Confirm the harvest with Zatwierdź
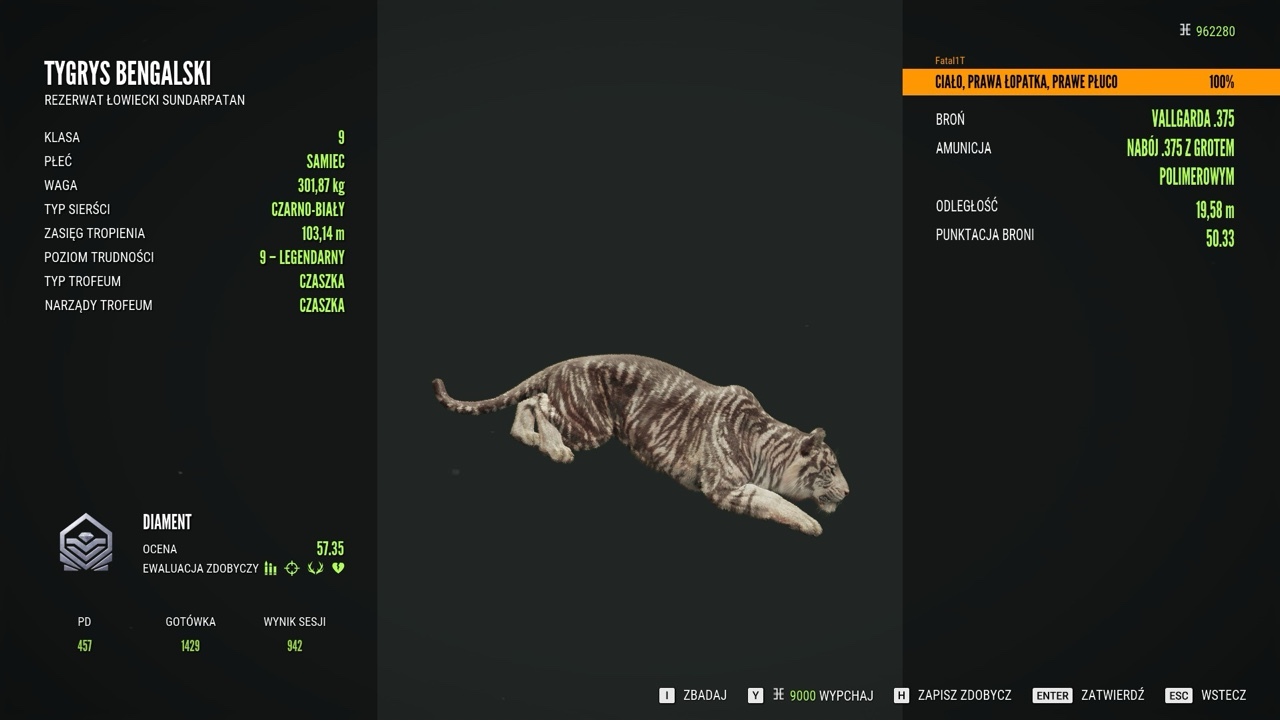1280x721 pixels. click(x=1089, y=695)
